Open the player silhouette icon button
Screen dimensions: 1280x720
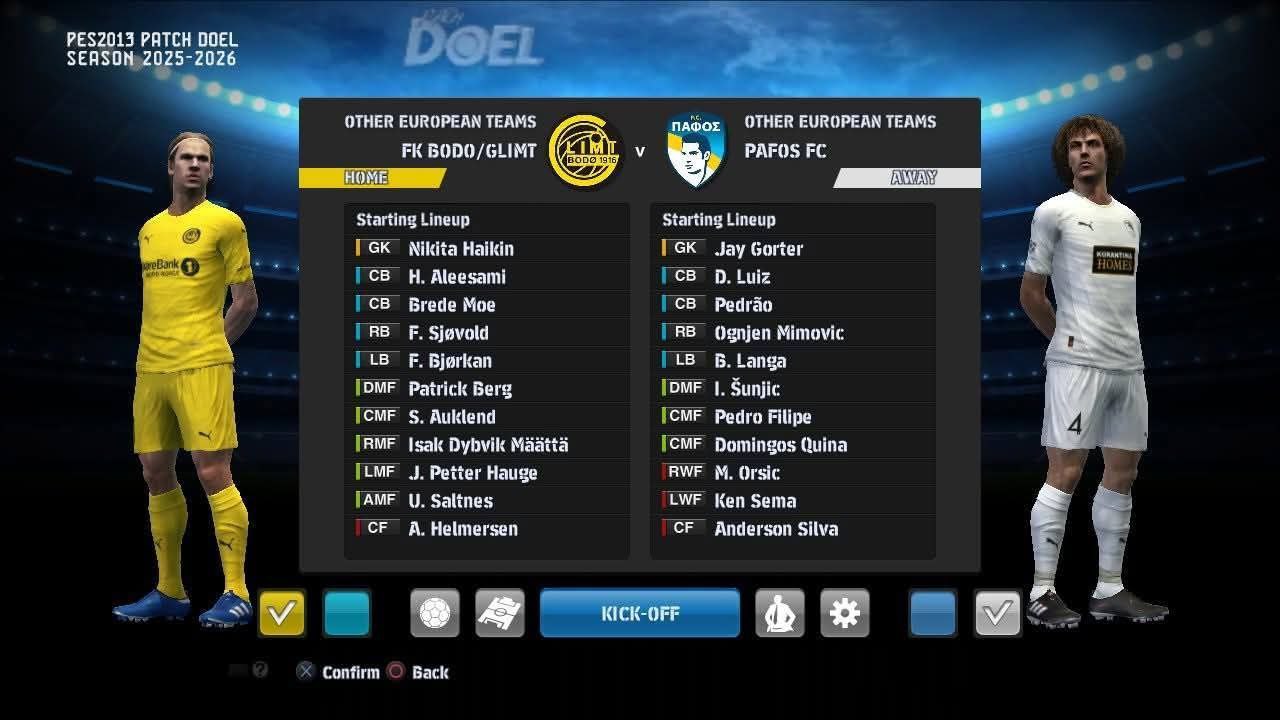pos(780,613)
